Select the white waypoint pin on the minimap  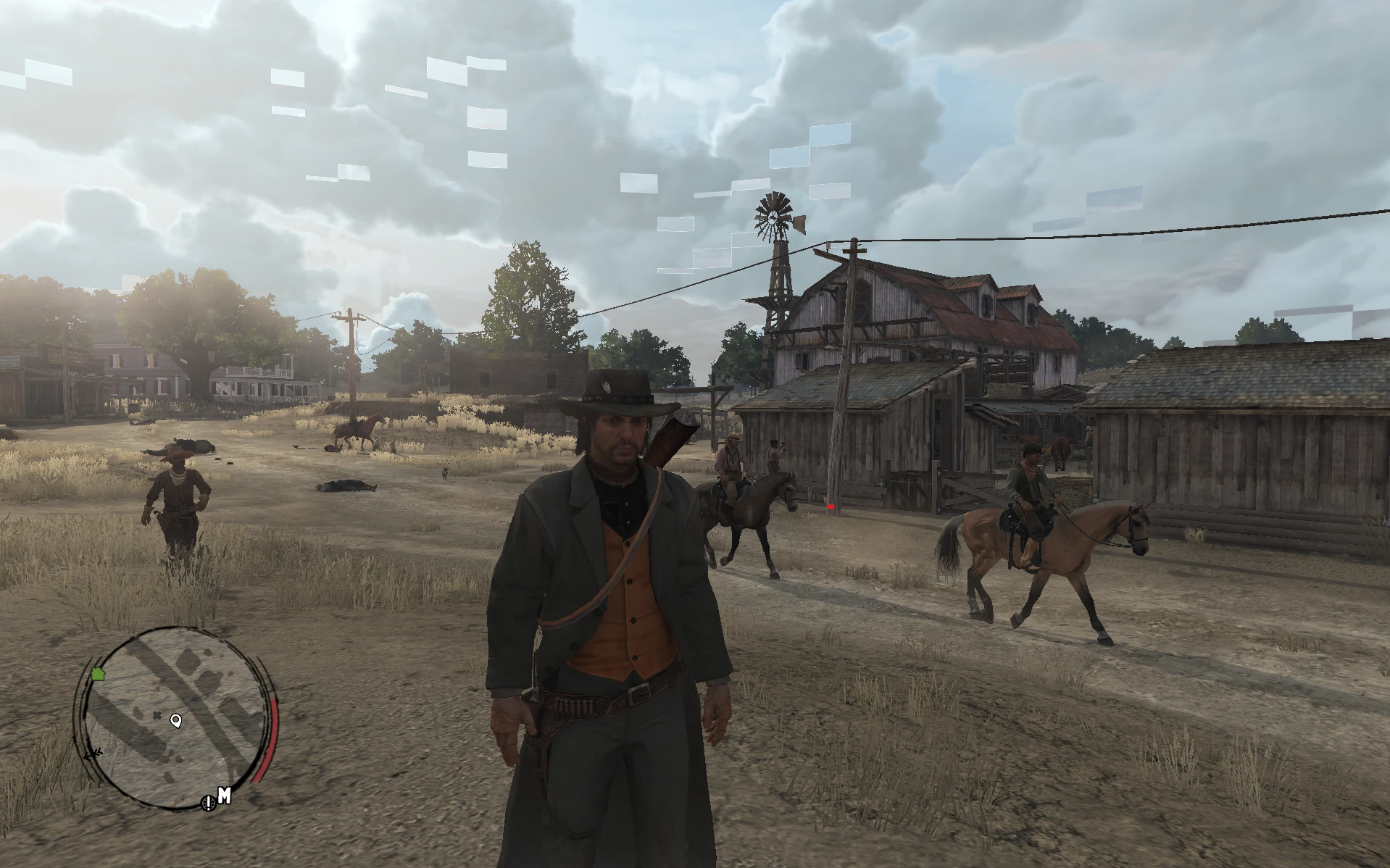pyautogui.click(x=176, y=722)
